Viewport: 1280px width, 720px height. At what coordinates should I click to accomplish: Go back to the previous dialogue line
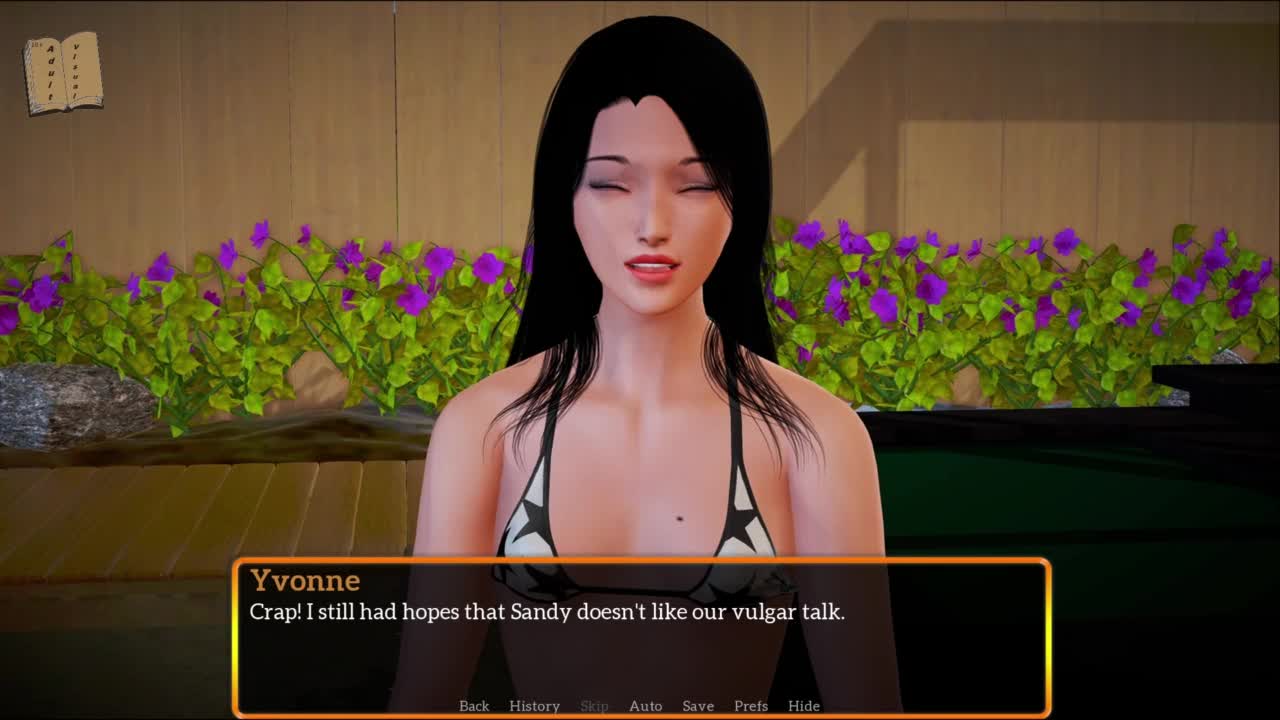tap(474, 706)
